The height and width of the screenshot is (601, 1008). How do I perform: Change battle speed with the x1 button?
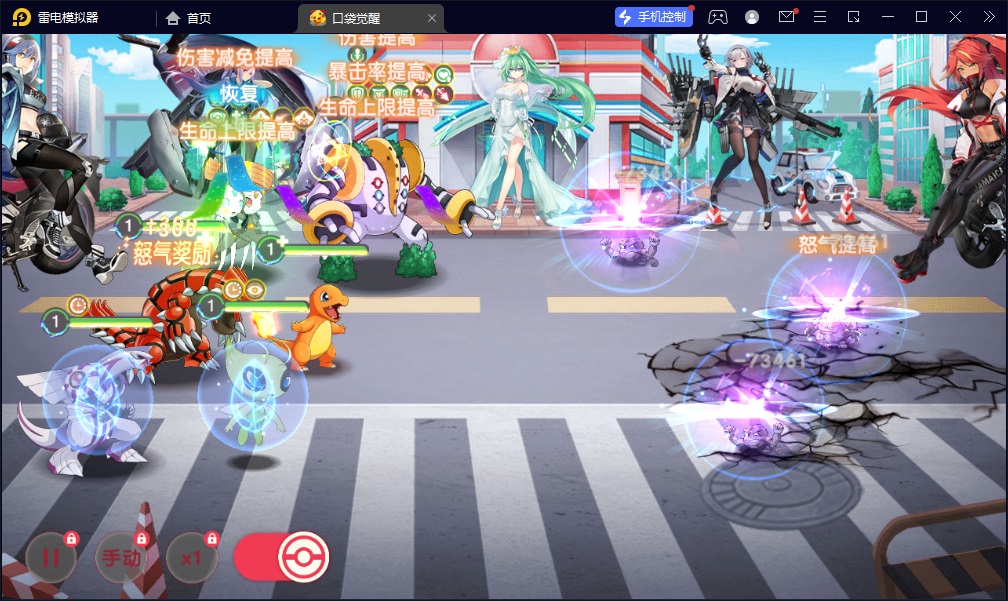191,558
